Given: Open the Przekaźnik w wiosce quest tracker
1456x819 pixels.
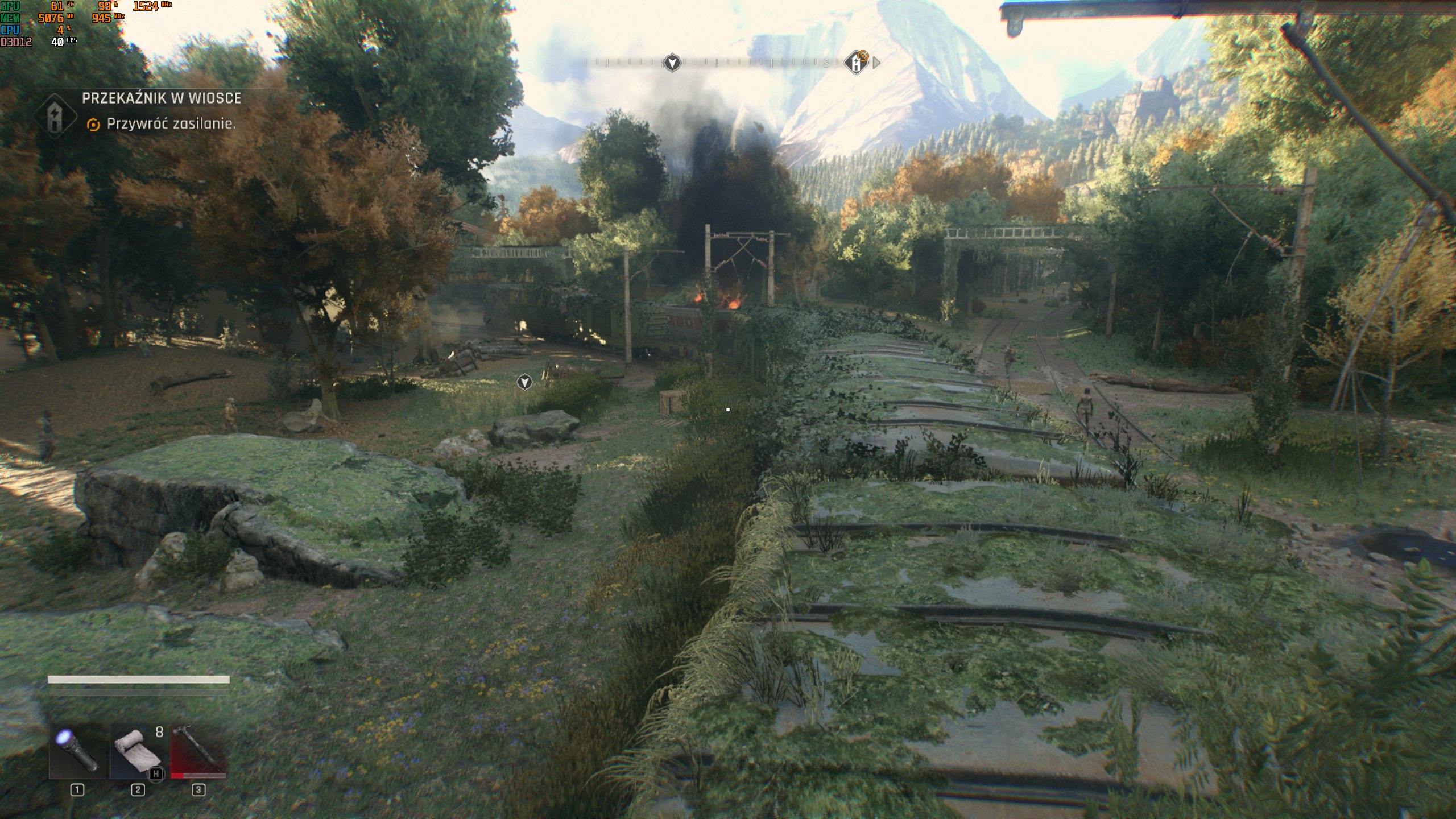Looking at the screenshot, I should [x=161, y=98].
